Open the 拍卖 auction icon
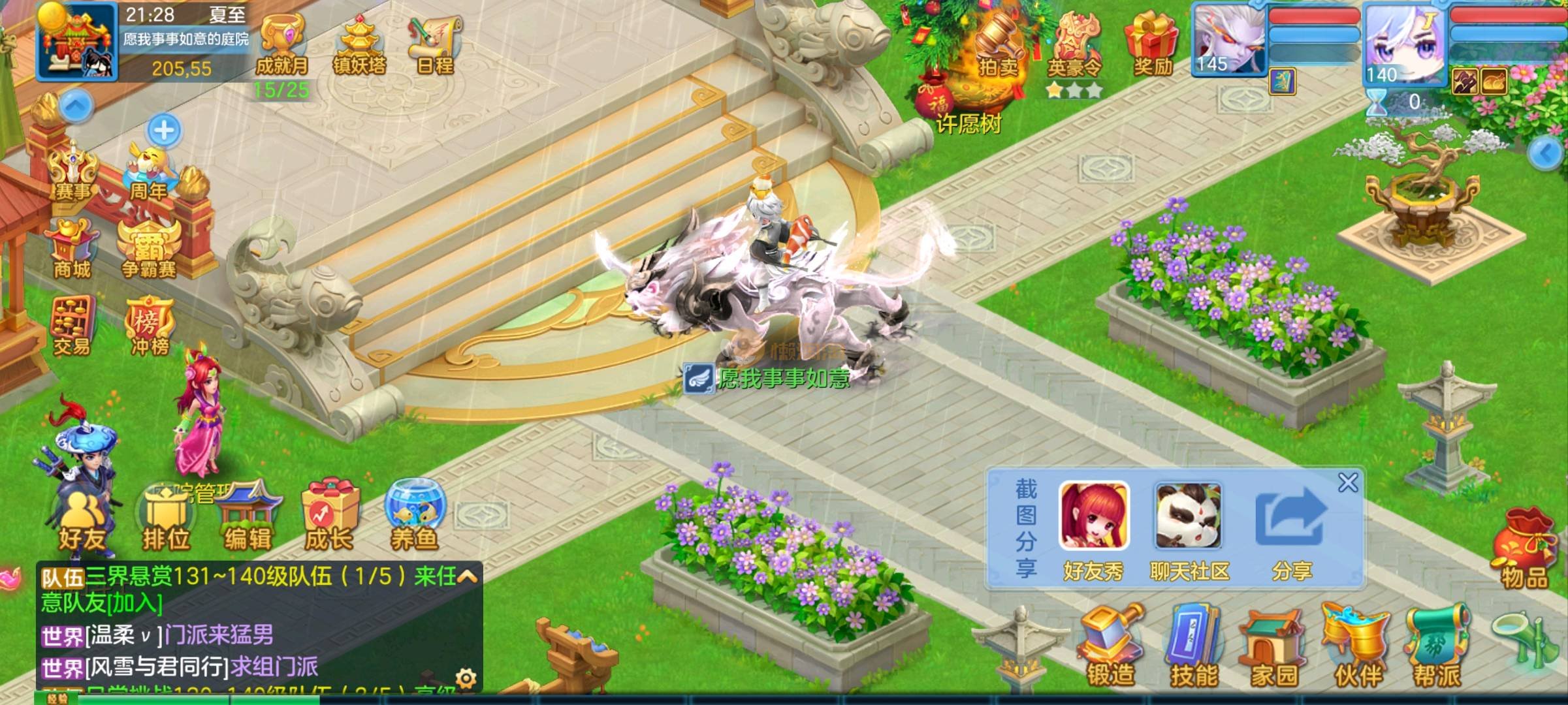1568x705 pixels. pyautogui.click(x=997, y=46)
